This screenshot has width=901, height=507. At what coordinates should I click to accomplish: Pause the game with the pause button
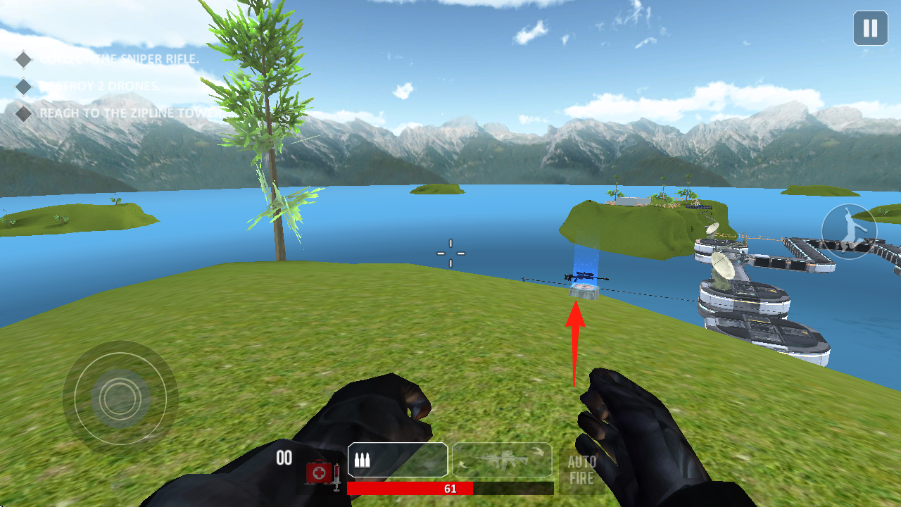pos(870,28)
